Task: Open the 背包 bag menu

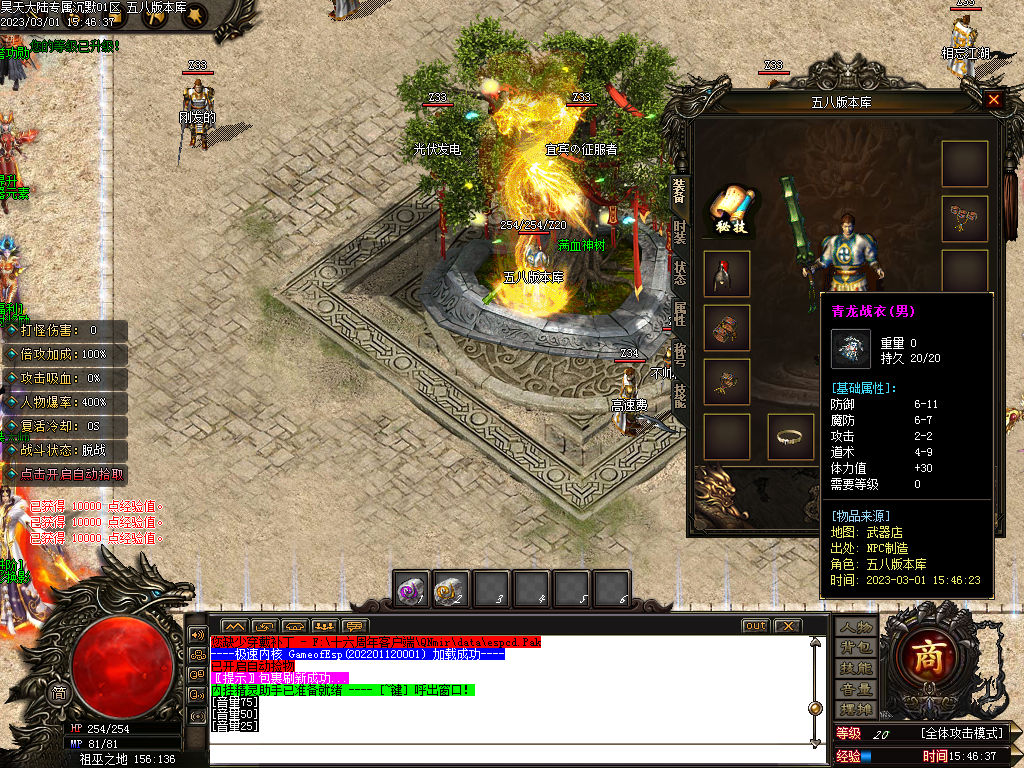Action: coord(856,648)
